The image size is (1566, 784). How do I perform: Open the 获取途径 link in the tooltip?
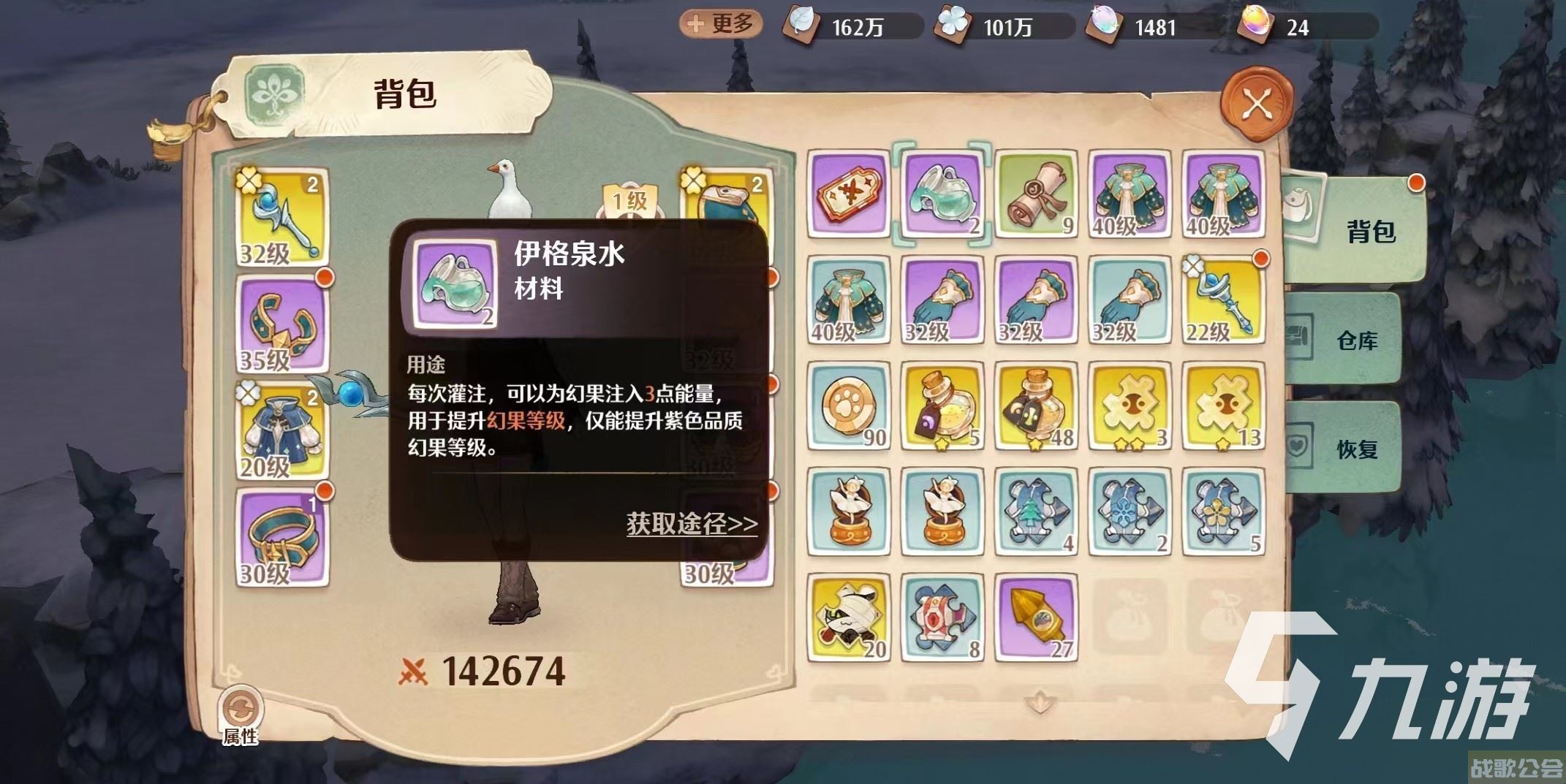coord(689,525)
